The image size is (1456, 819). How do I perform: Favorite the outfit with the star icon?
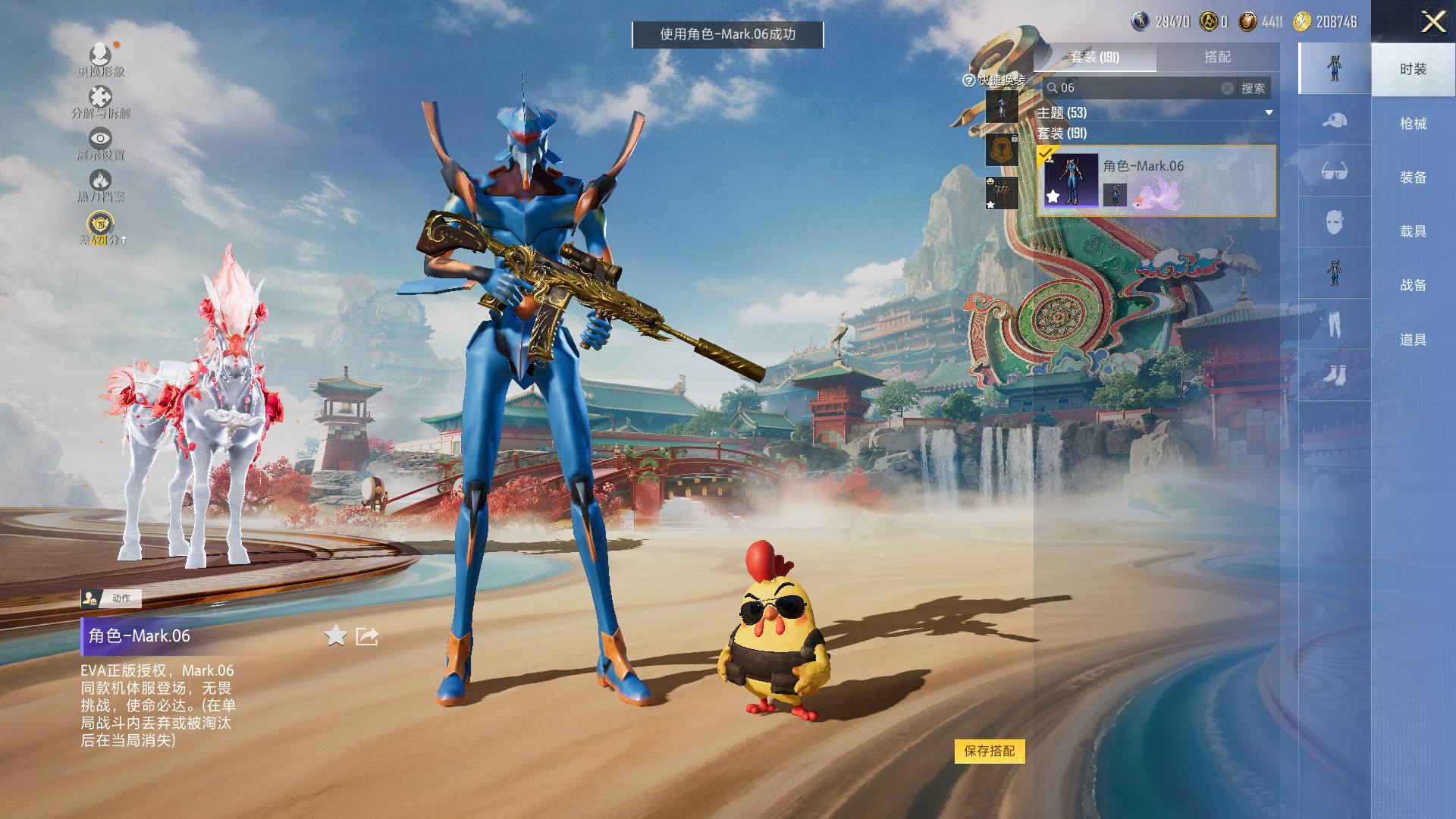pos(336,635)
